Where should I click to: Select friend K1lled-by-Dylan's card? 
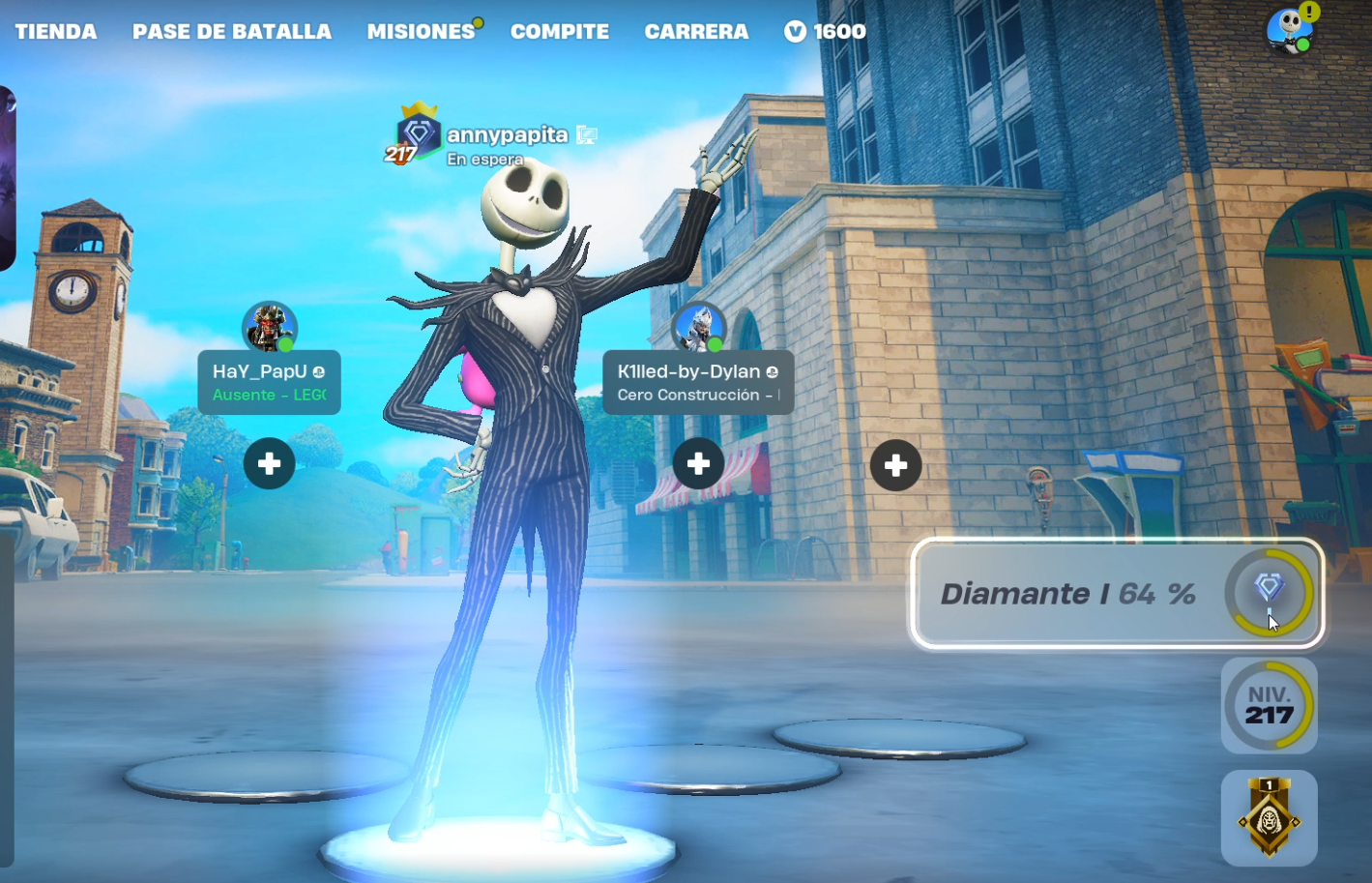[x=698, y=382]
